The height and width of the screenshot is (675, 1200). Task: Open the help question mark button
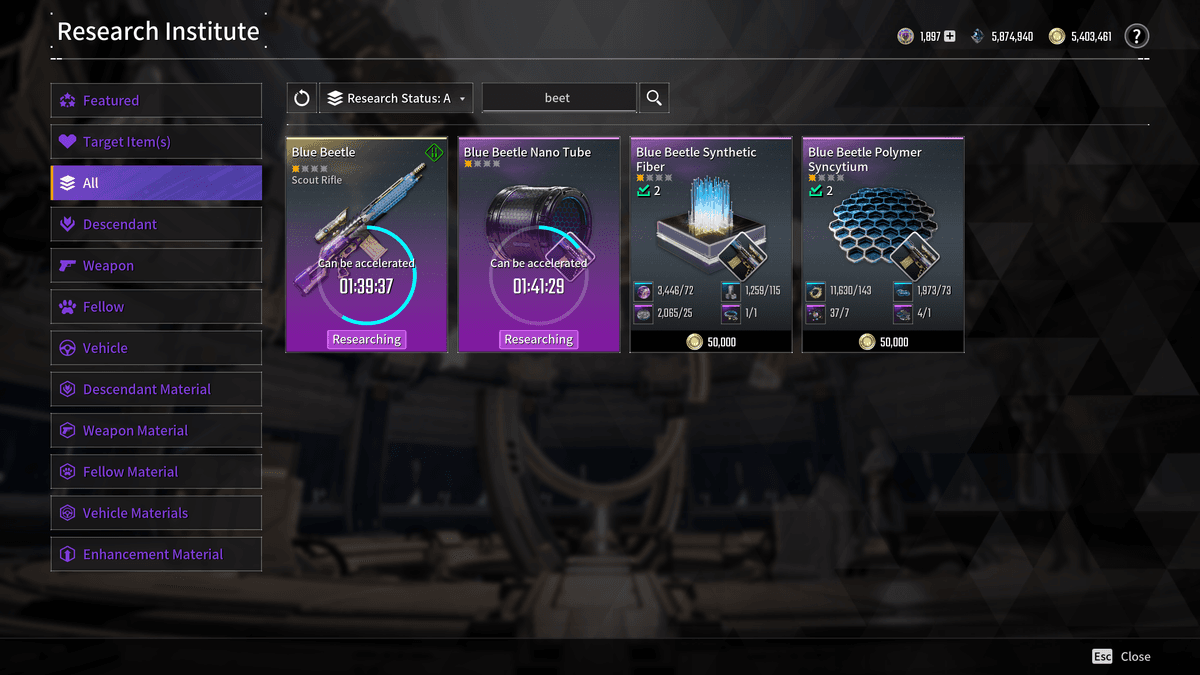[x=1136, y=37]
